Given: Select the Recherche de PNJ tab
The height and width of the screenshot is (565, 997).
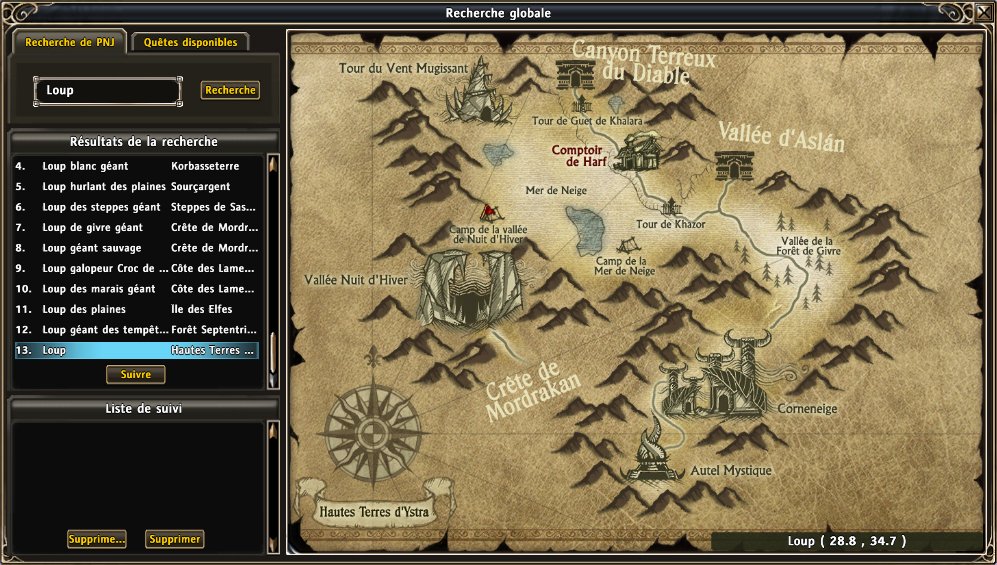Looking at the screenshot, I should click(69, 43).
